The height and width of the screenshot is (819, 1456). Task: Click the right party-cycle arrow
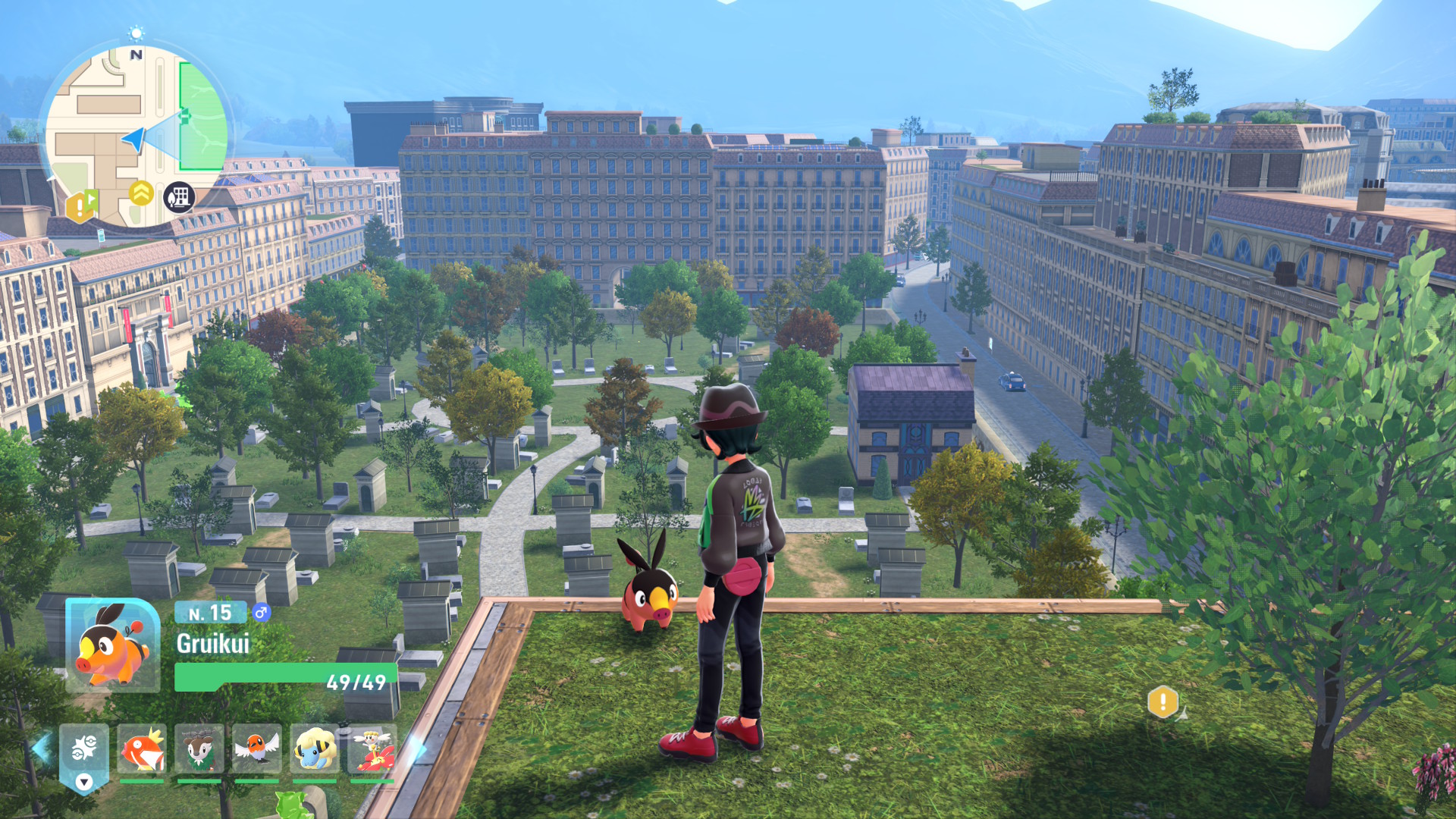pyautogui.click(x=416, y=749)
